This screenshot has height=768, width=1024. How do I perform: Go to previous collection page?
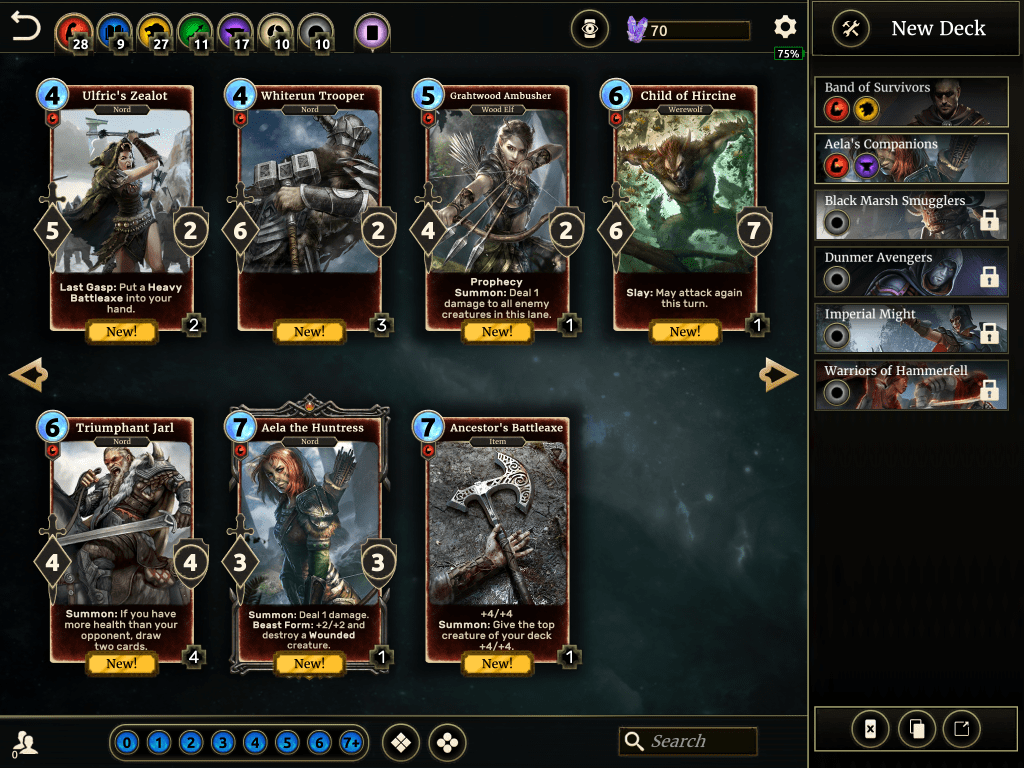coord(28,375)
